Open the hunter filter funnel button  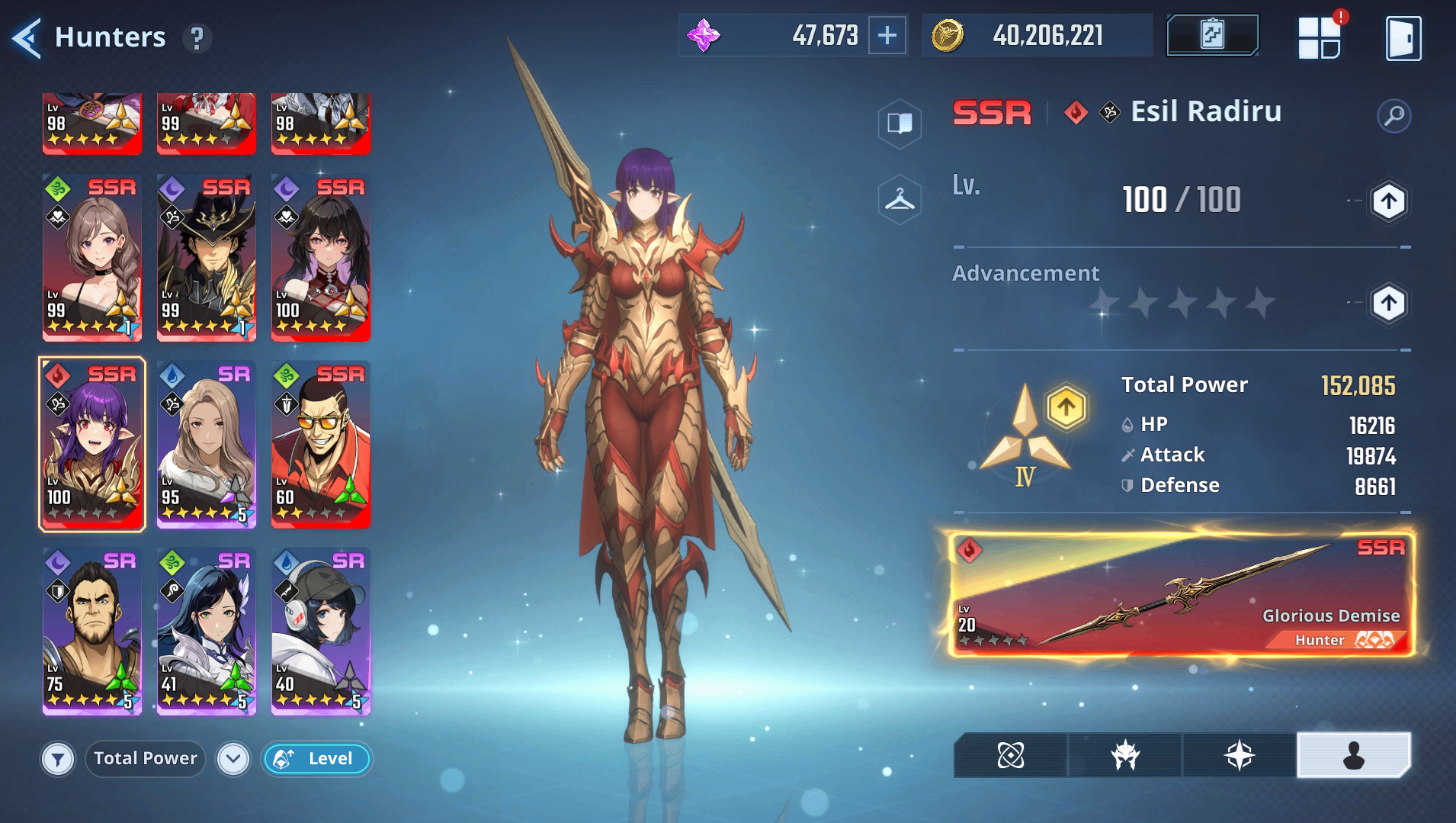58,759
